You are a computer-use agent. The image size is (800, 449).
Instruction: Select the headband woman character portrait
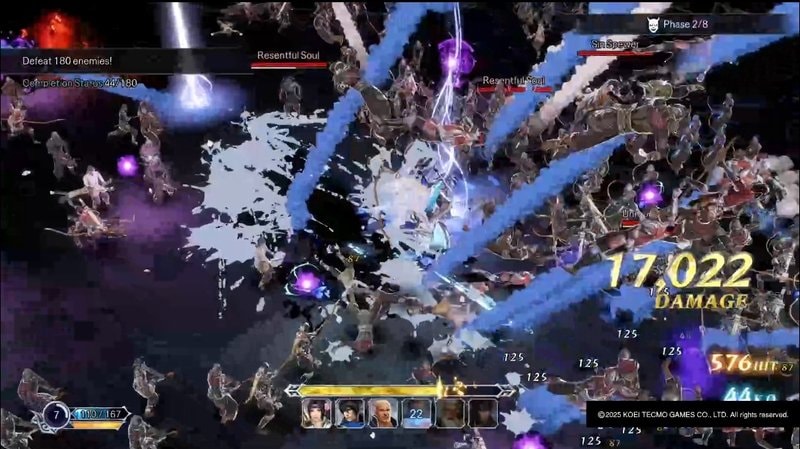click(x=317, y=413)
